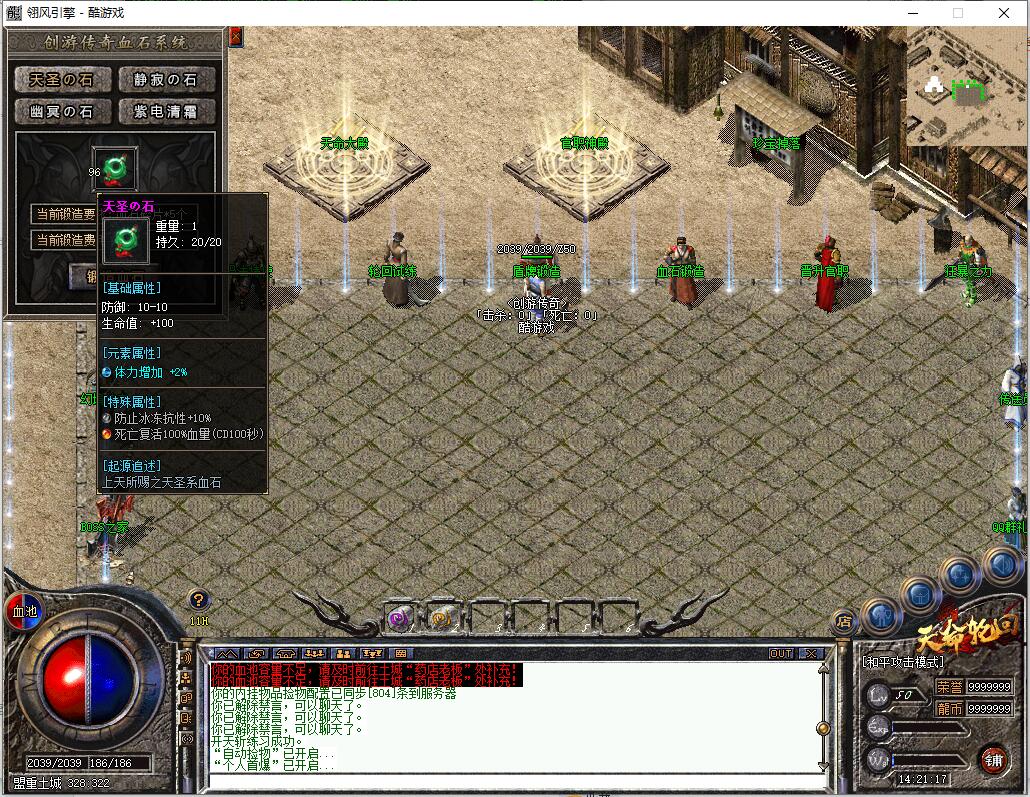The height and width of the screenshot is (797, 1030).
Task: Close the blood stone system panel
Action: [236, 36]
